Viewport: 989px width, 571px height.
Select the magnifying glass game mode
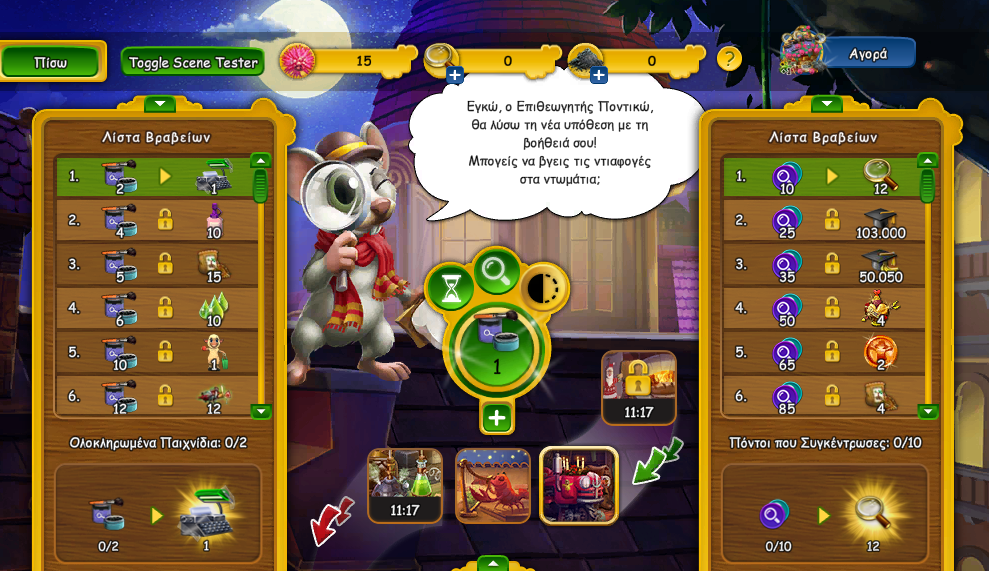coord(496,270)
